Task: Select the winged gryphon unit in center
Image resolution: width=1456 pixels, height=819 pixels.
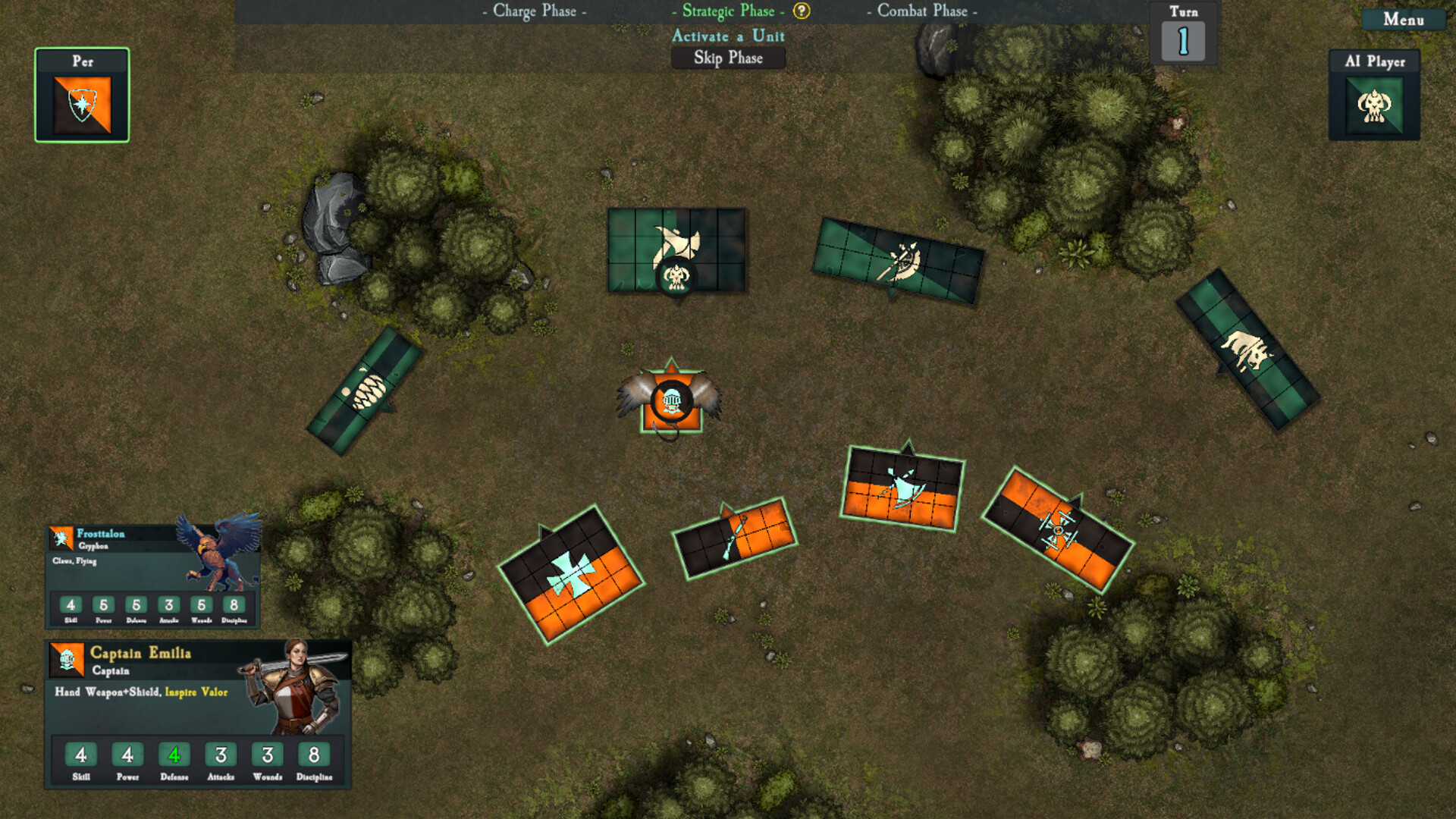Action: tap(670, 400)
